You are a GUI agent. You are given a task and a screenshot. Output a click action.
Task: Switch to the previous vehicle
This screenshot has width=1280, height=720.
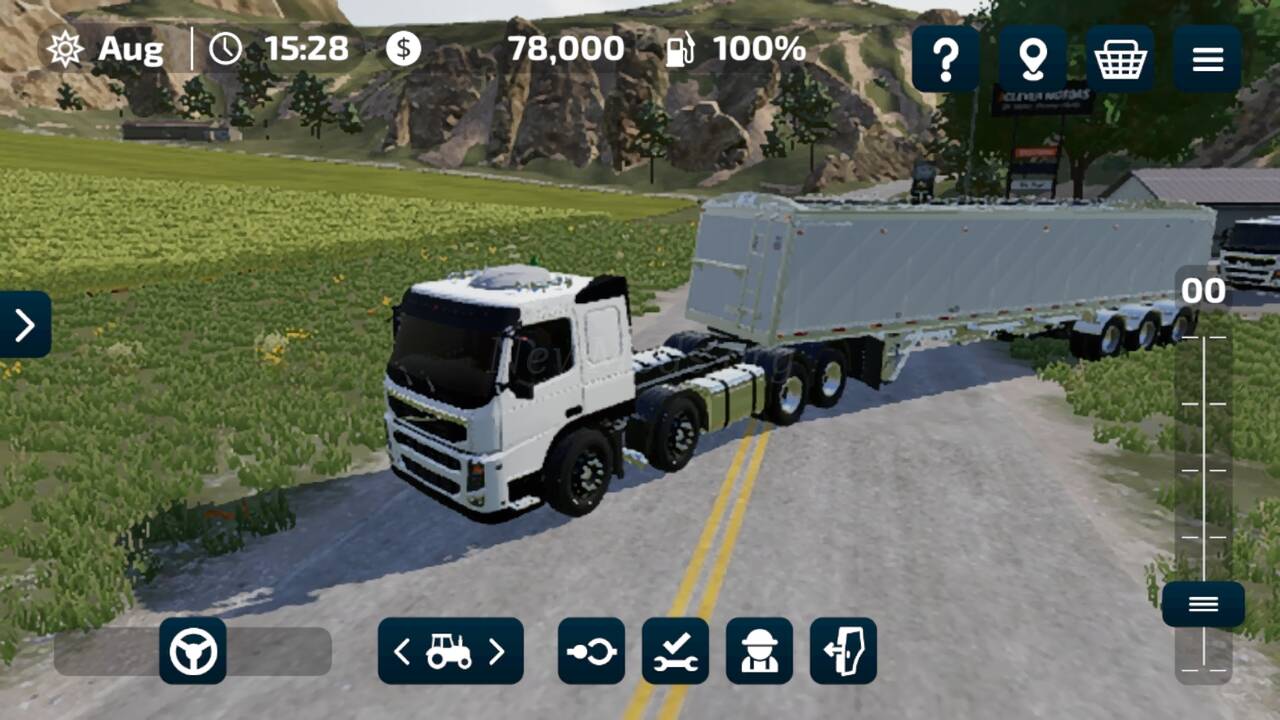pos(402,652)
